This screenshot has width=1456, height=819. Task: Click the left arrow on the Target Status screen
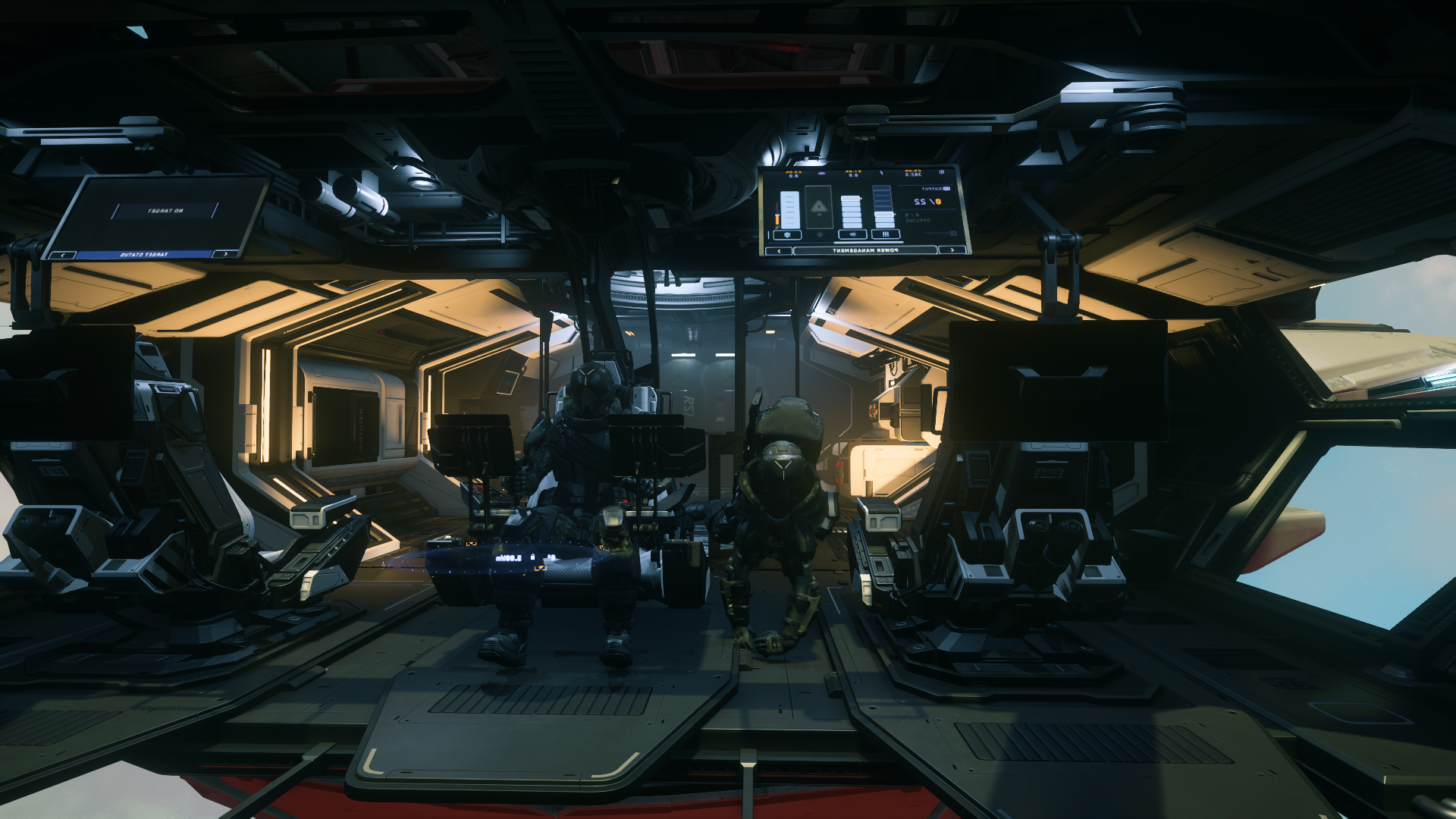[62, 255]
